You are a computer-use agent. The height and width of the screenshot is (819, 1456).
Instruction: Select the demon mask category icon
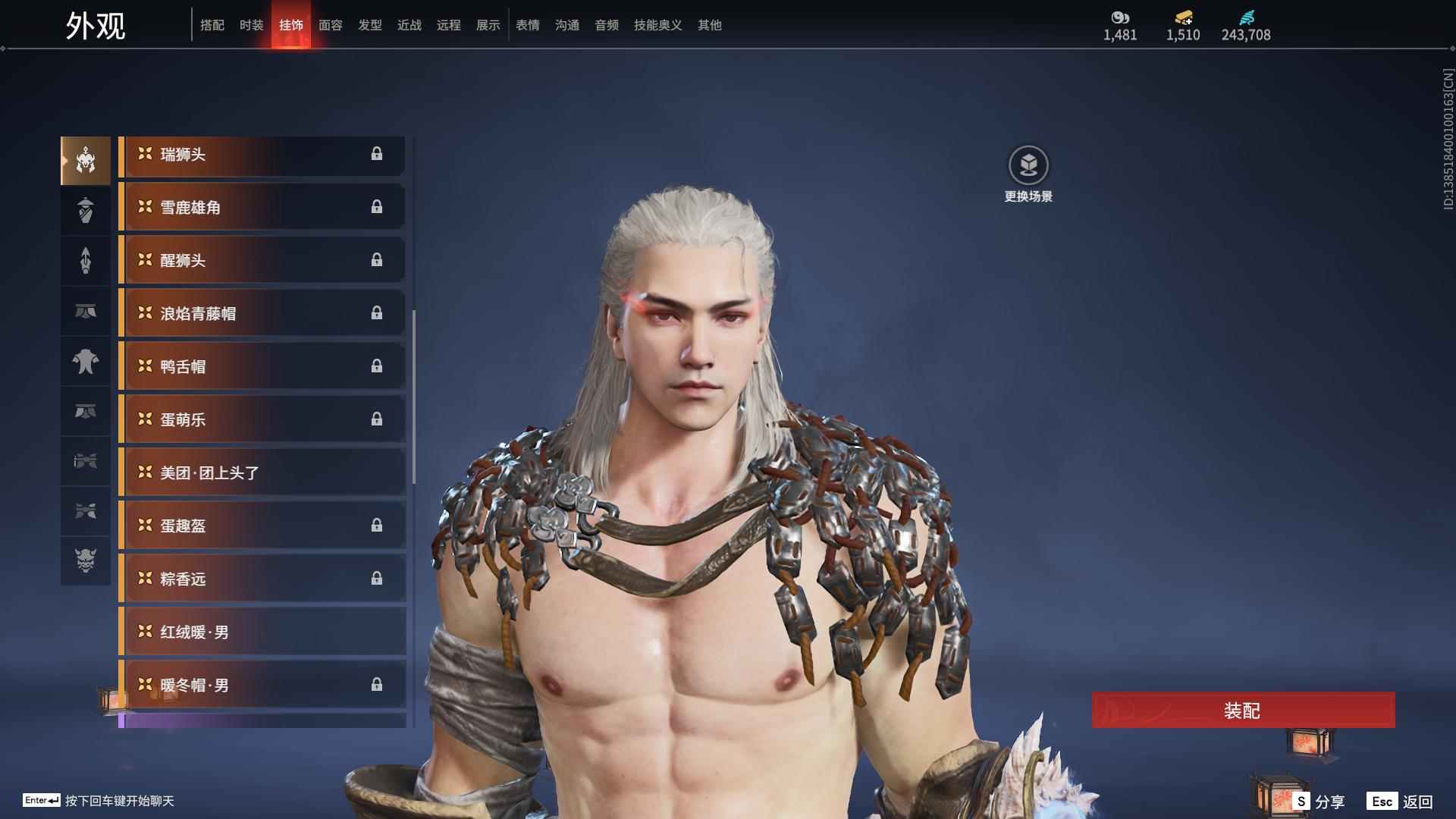[86, 561]
